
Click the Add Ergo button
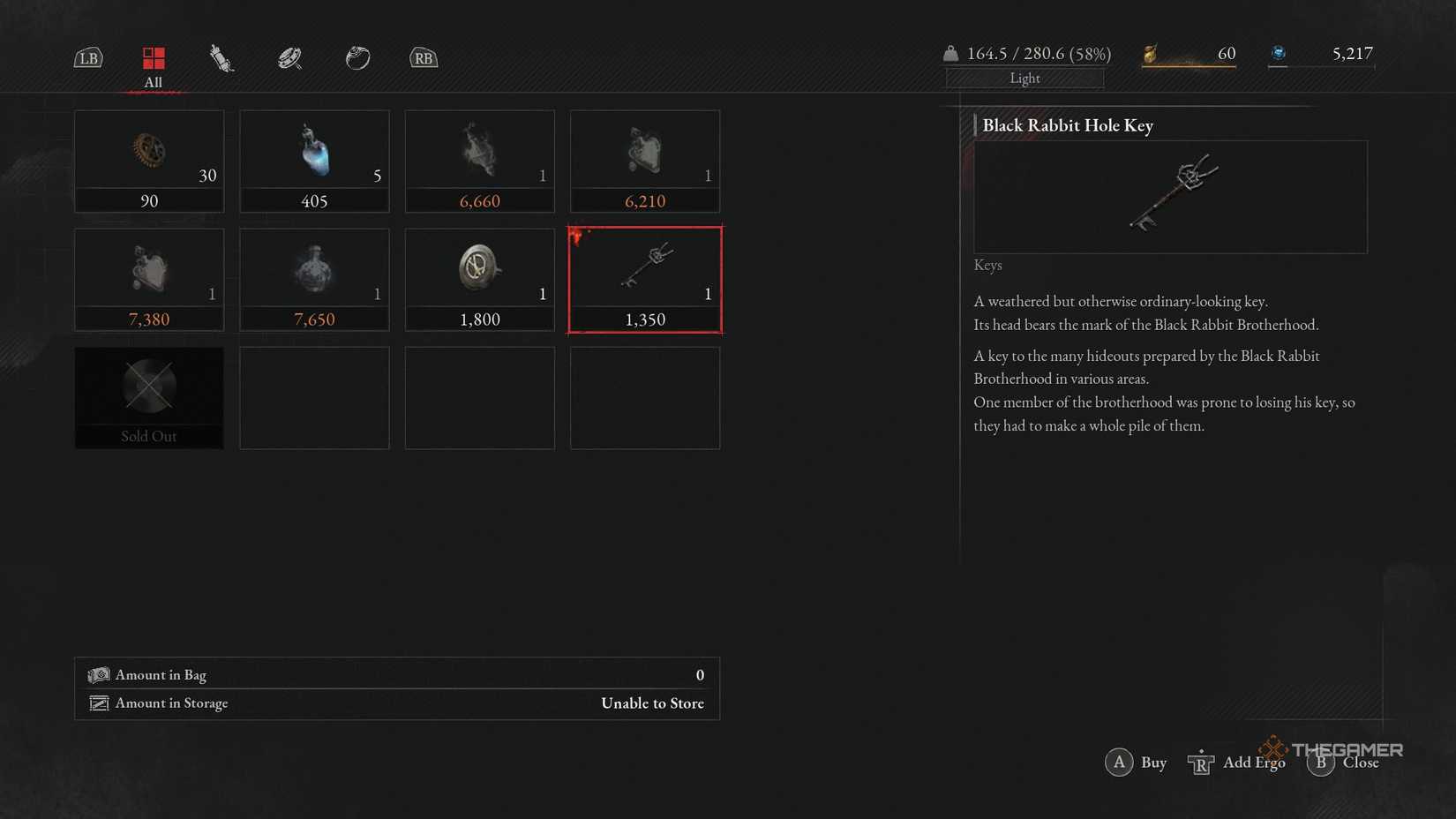pos(1239,763)
